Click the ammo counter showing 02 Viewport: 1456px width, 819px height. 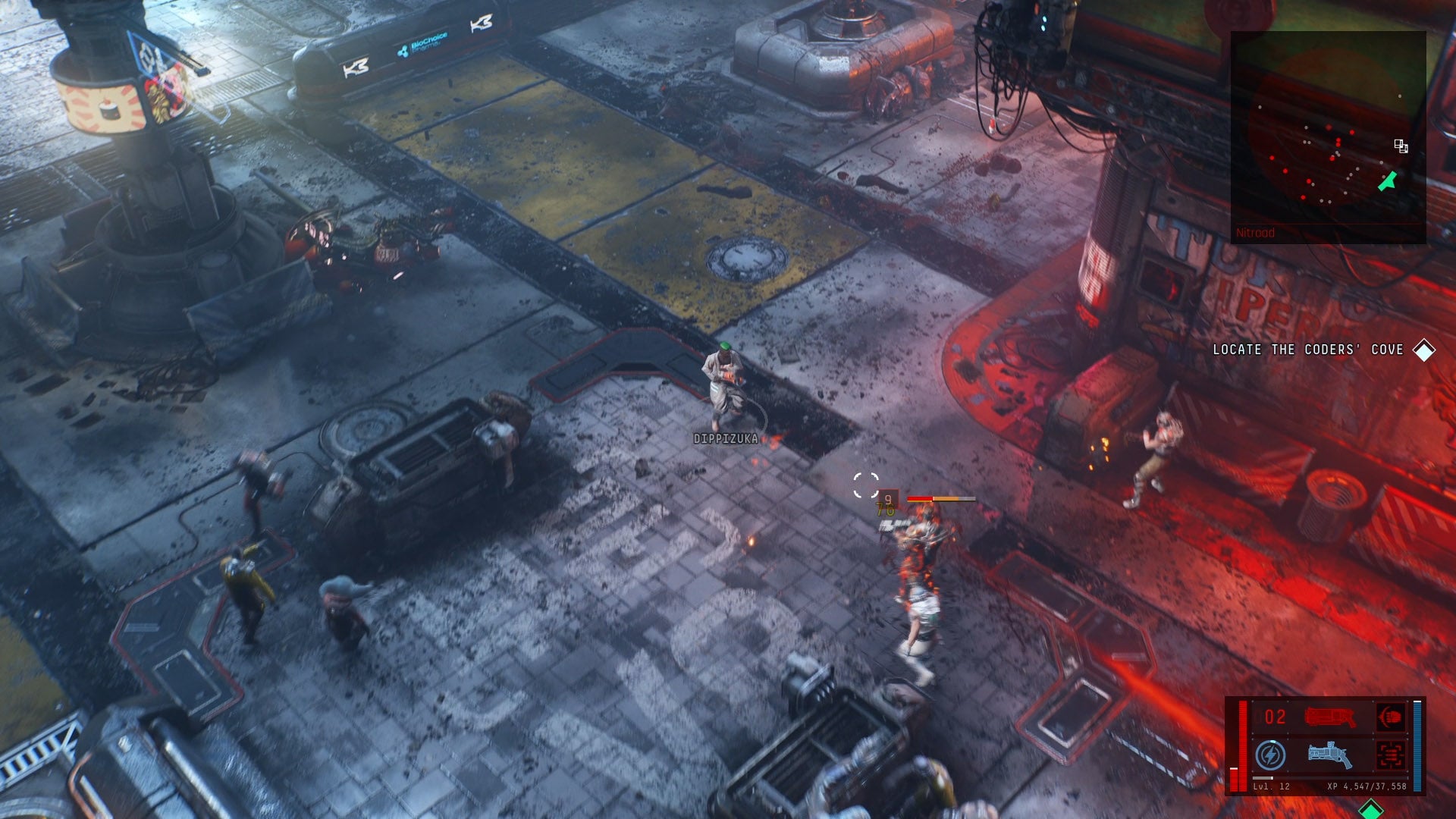coord(1275,715)
